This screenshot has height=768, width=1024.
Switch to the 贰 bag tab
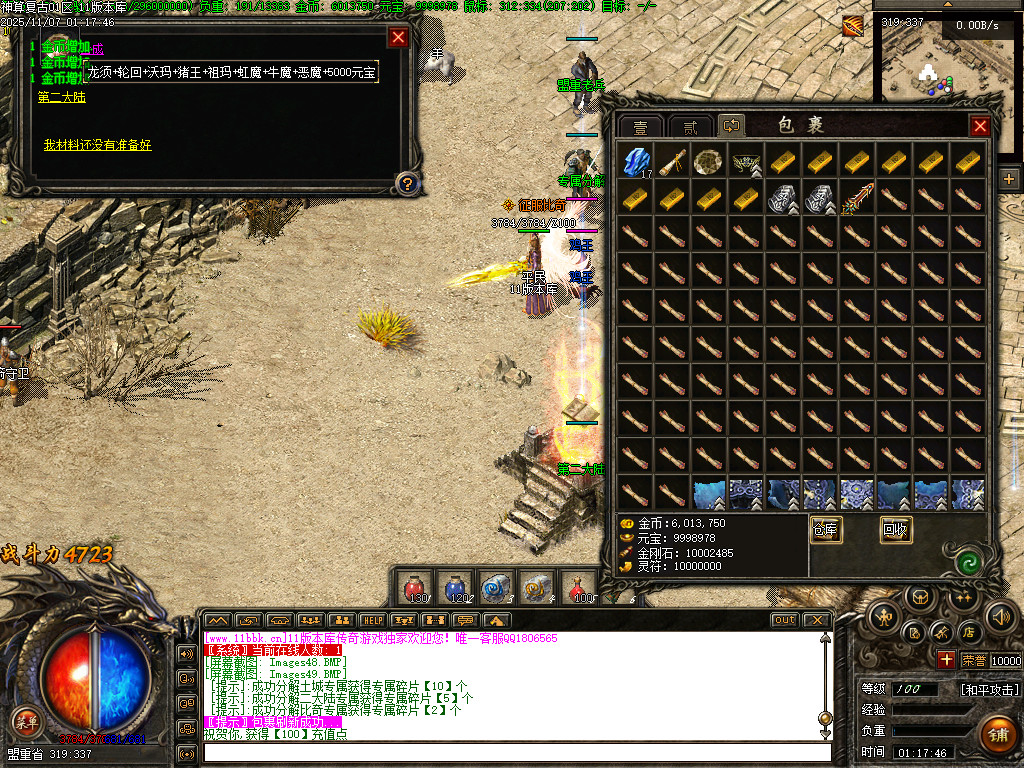(x=690, y=127)
